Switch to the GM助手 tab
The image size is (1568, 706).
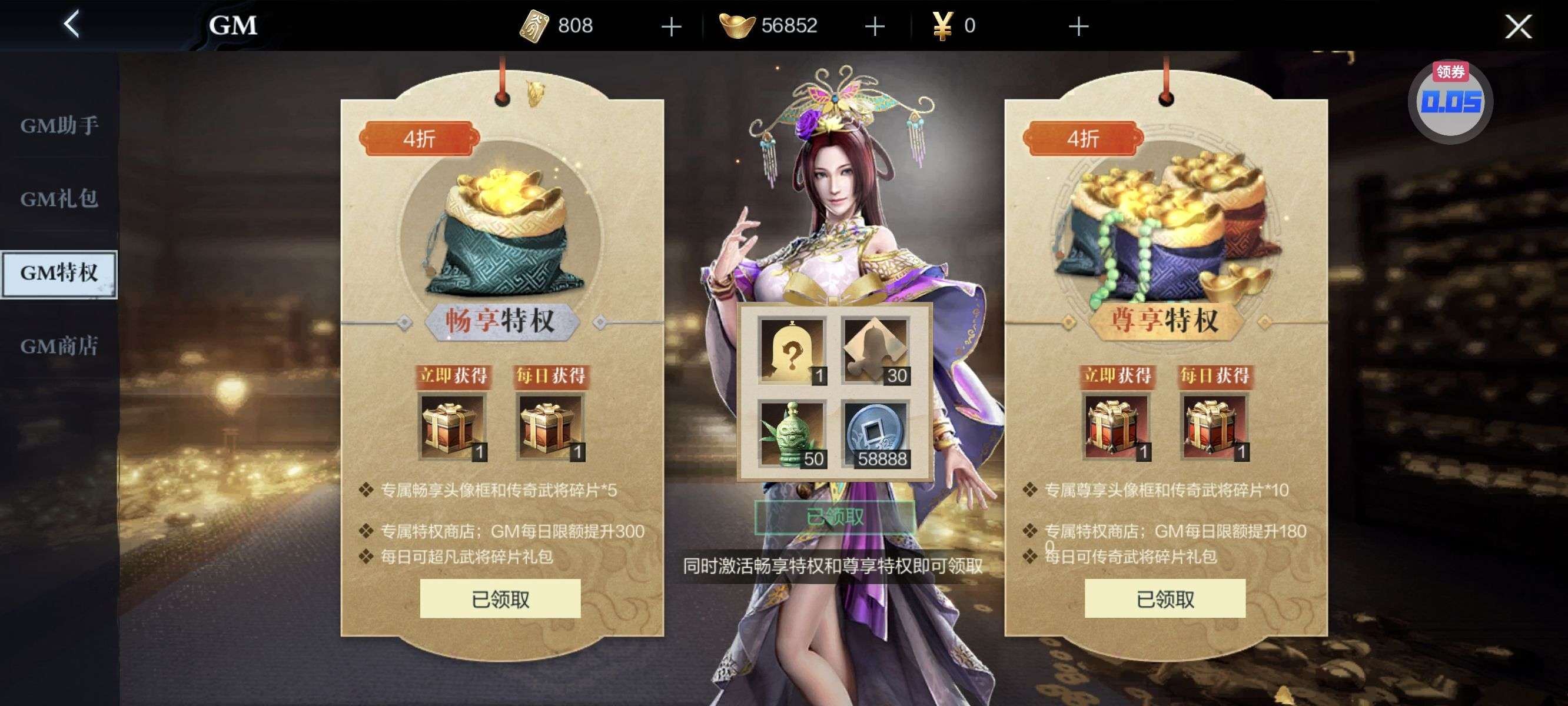coord(59,125)
